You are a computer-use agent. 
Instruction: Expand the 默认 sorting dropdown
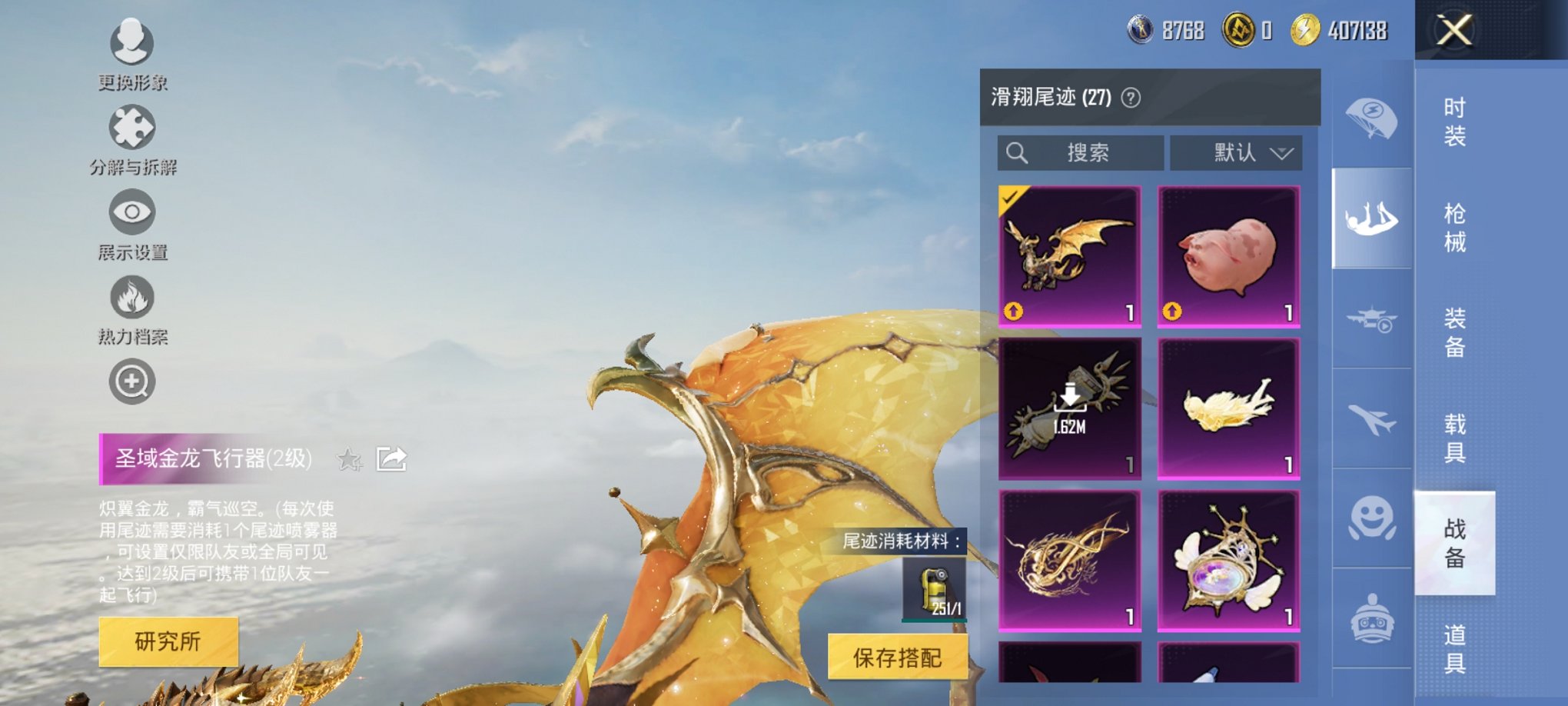1237,152
